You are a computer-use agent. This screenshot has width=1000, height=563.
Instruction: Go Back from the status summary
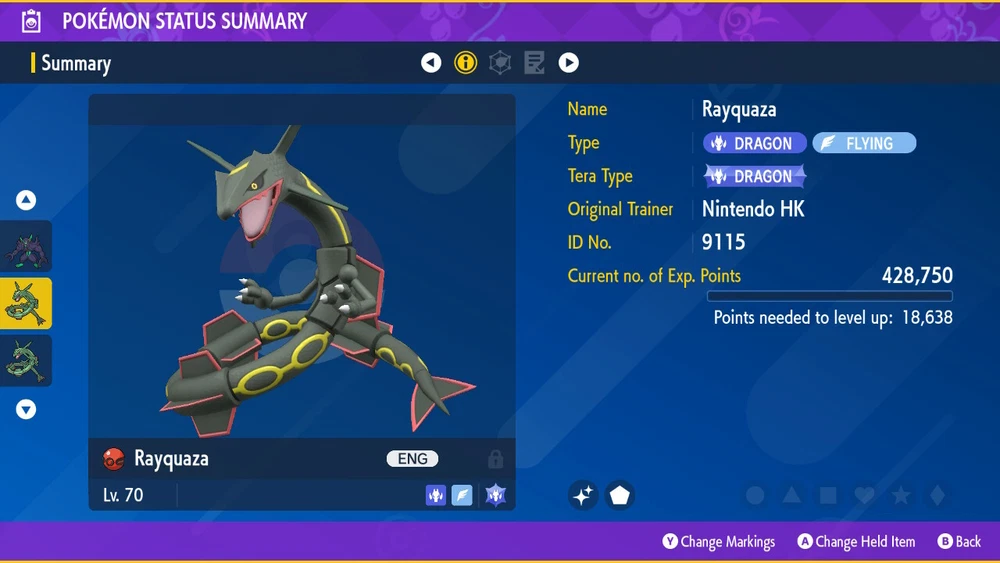[x=959, y=542]
